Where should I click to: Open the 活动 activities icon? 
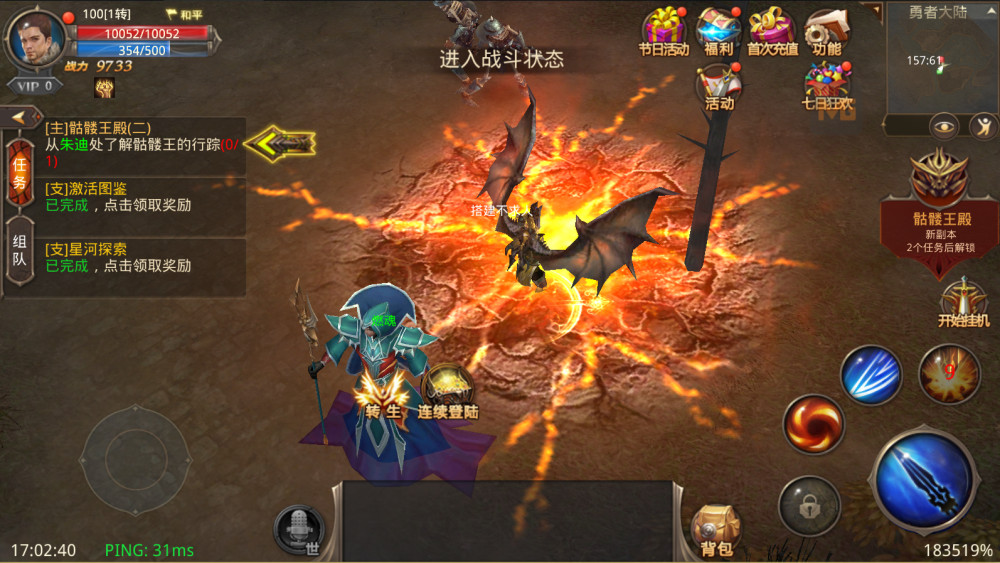tap(719, 85)
